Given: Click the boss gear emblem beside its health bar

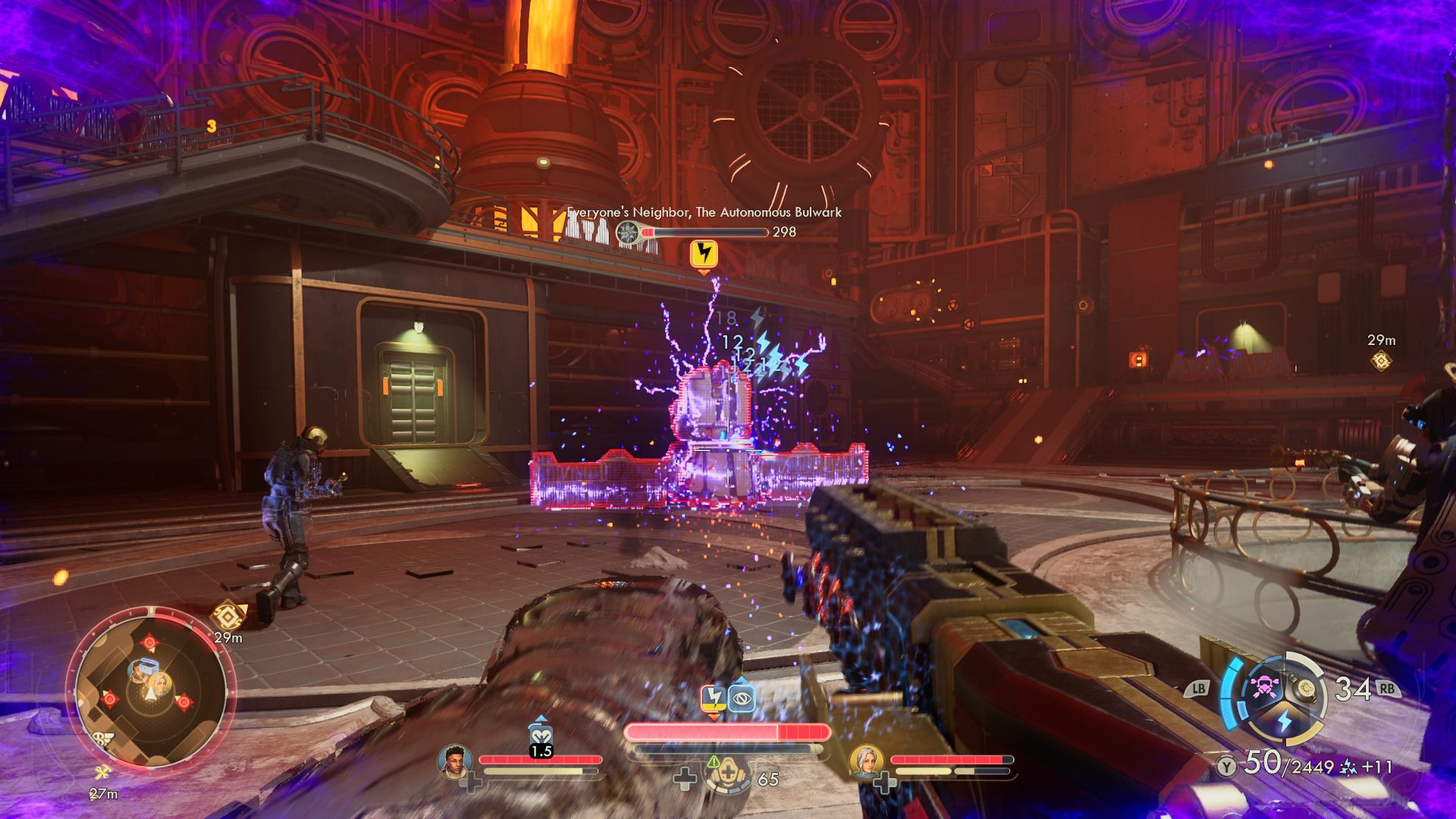Looking at the screenshot, I should [628, 232].
